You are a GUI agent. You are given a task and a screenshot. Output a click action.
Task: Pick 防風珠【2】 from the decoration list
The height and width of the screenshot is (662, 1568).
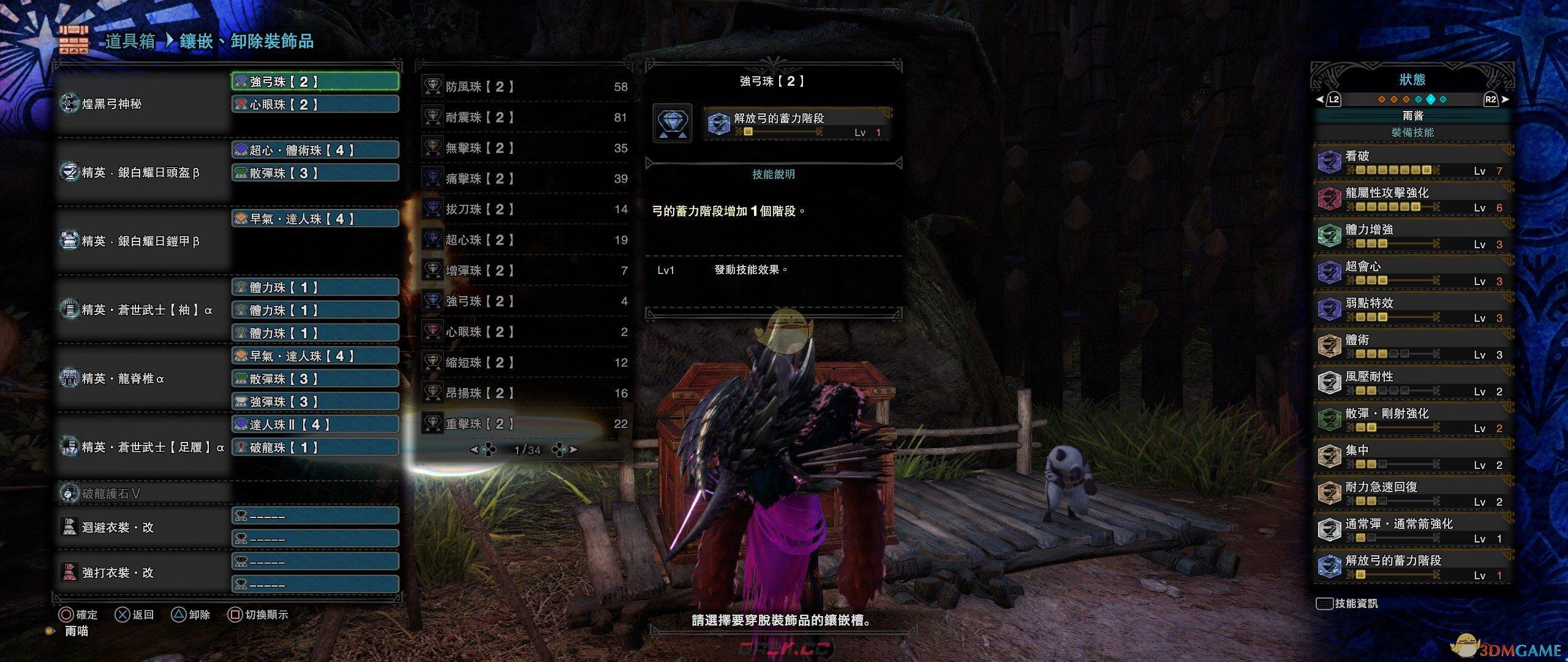[x=524, y=87]
